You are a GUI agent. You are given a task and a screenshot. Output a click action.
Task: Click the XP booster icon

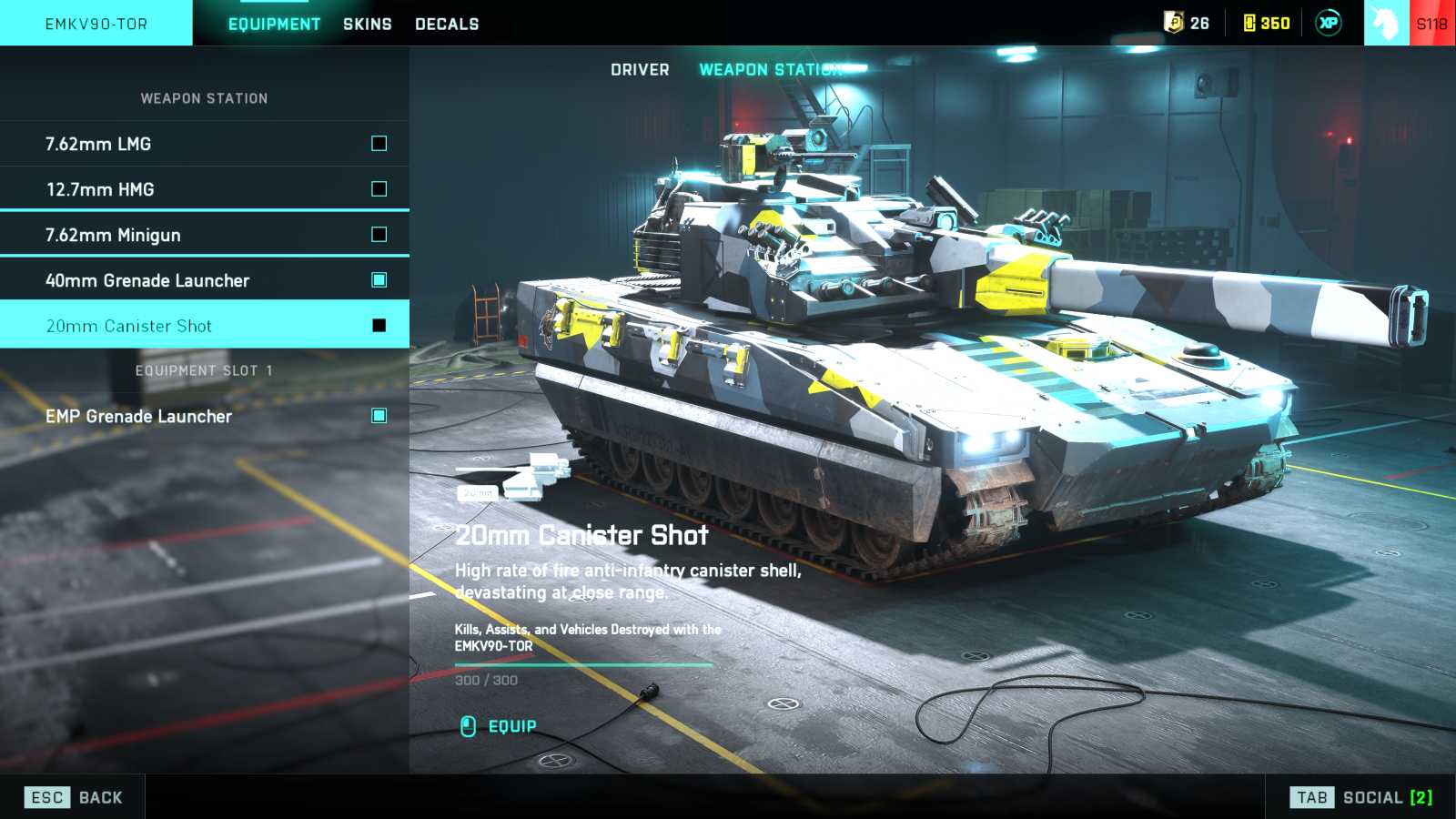click(x=1329, y=23)
